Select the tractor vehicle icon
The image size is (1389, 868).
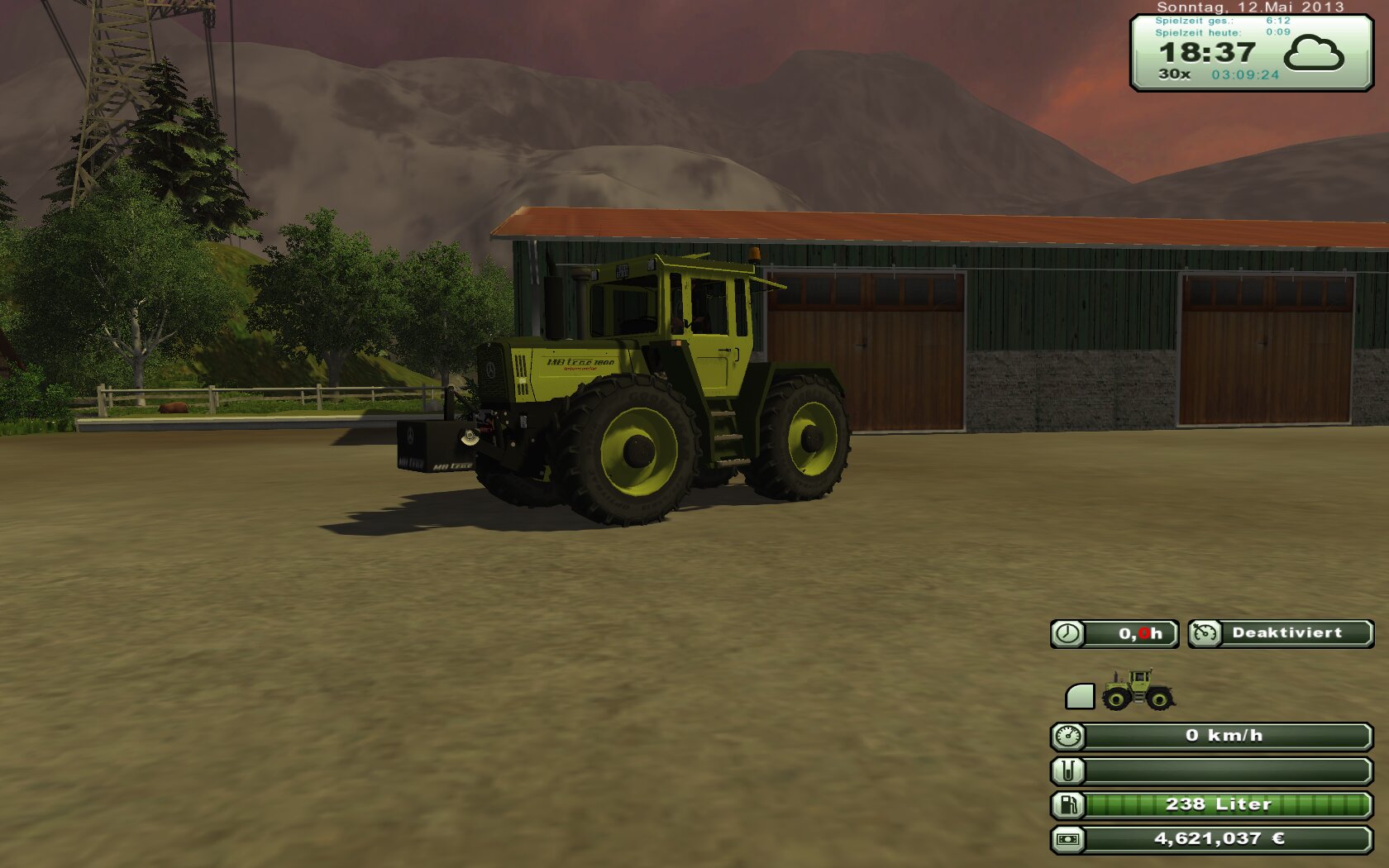coord(1138,690)
